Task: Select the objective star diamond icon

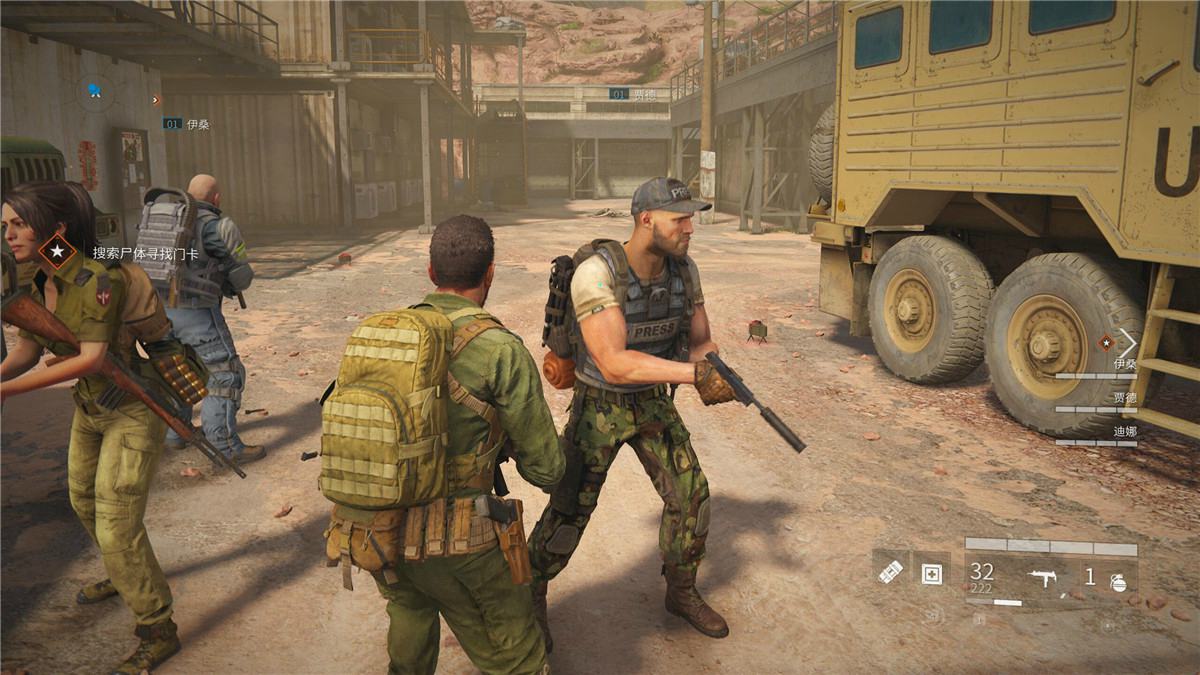Action: tap(58, 252)
